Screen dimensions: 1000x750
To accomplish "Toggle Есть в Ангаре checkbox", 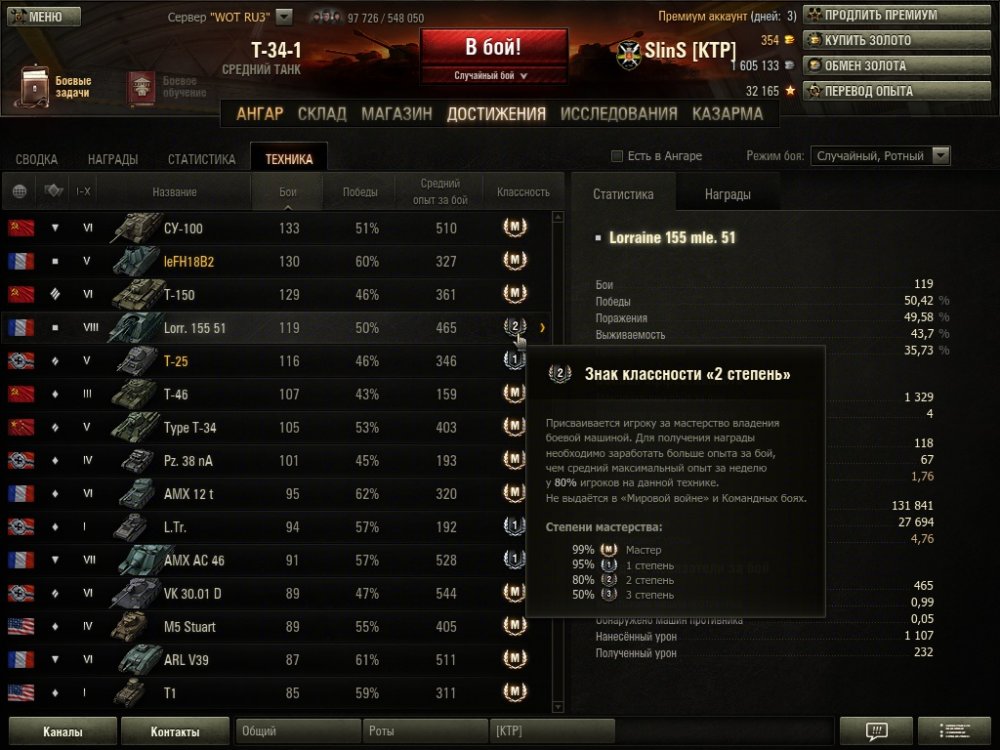I will [x=617, y=156].
